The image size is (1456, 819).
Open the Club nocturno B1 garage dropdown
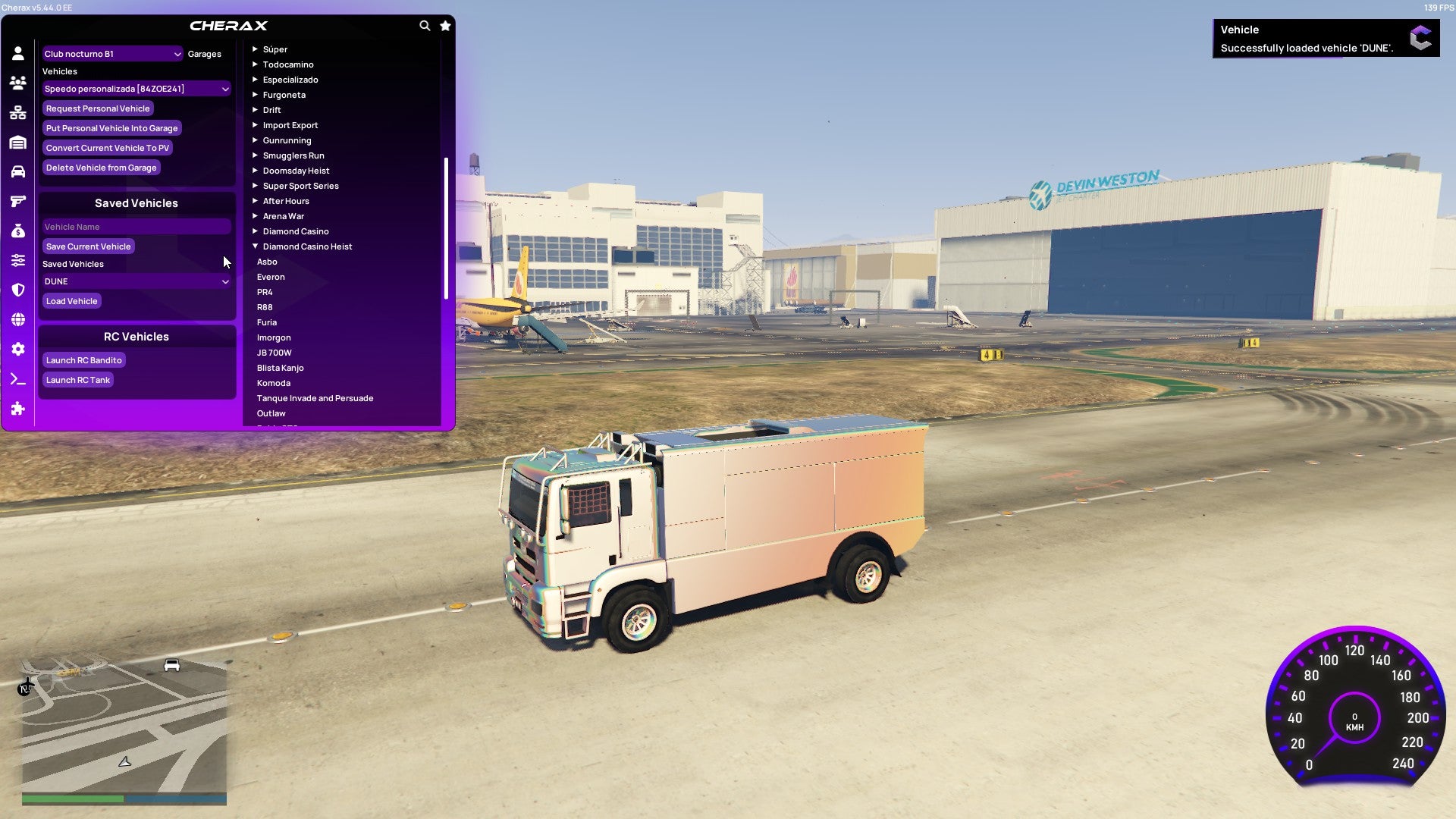coord(112,54)
